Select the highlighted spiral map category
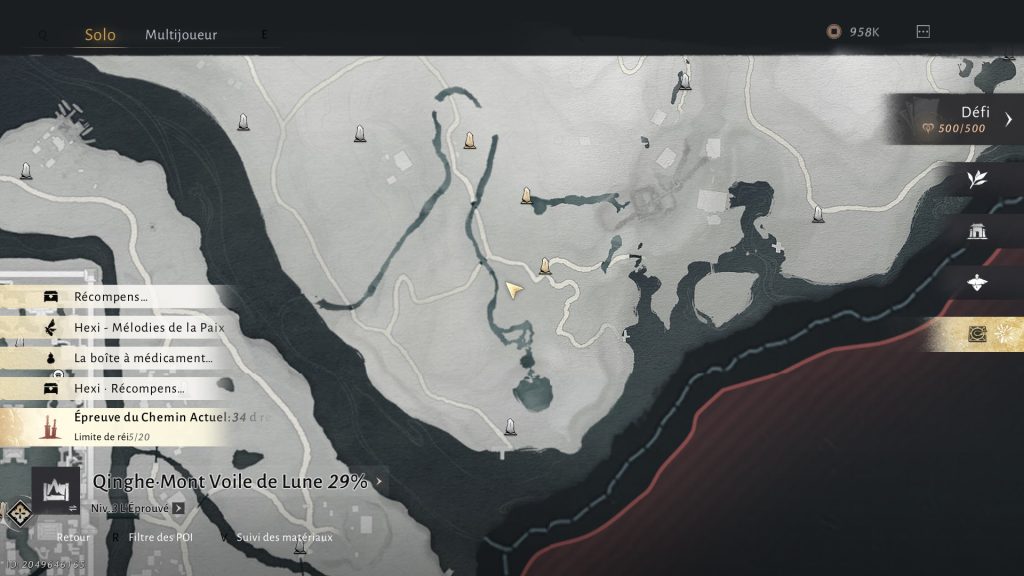 977,334
